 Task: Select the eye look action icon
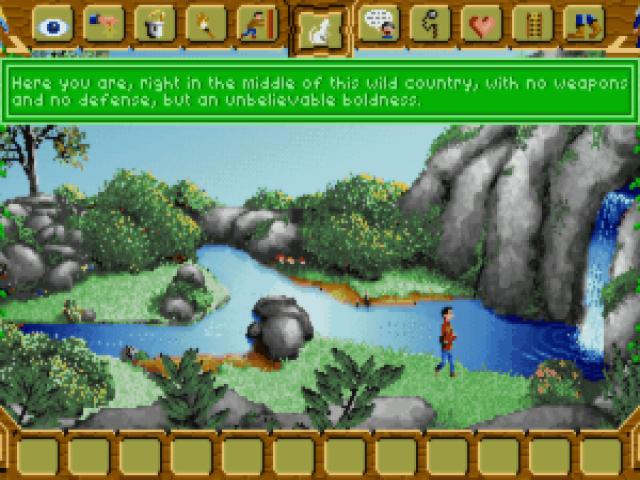52,23
